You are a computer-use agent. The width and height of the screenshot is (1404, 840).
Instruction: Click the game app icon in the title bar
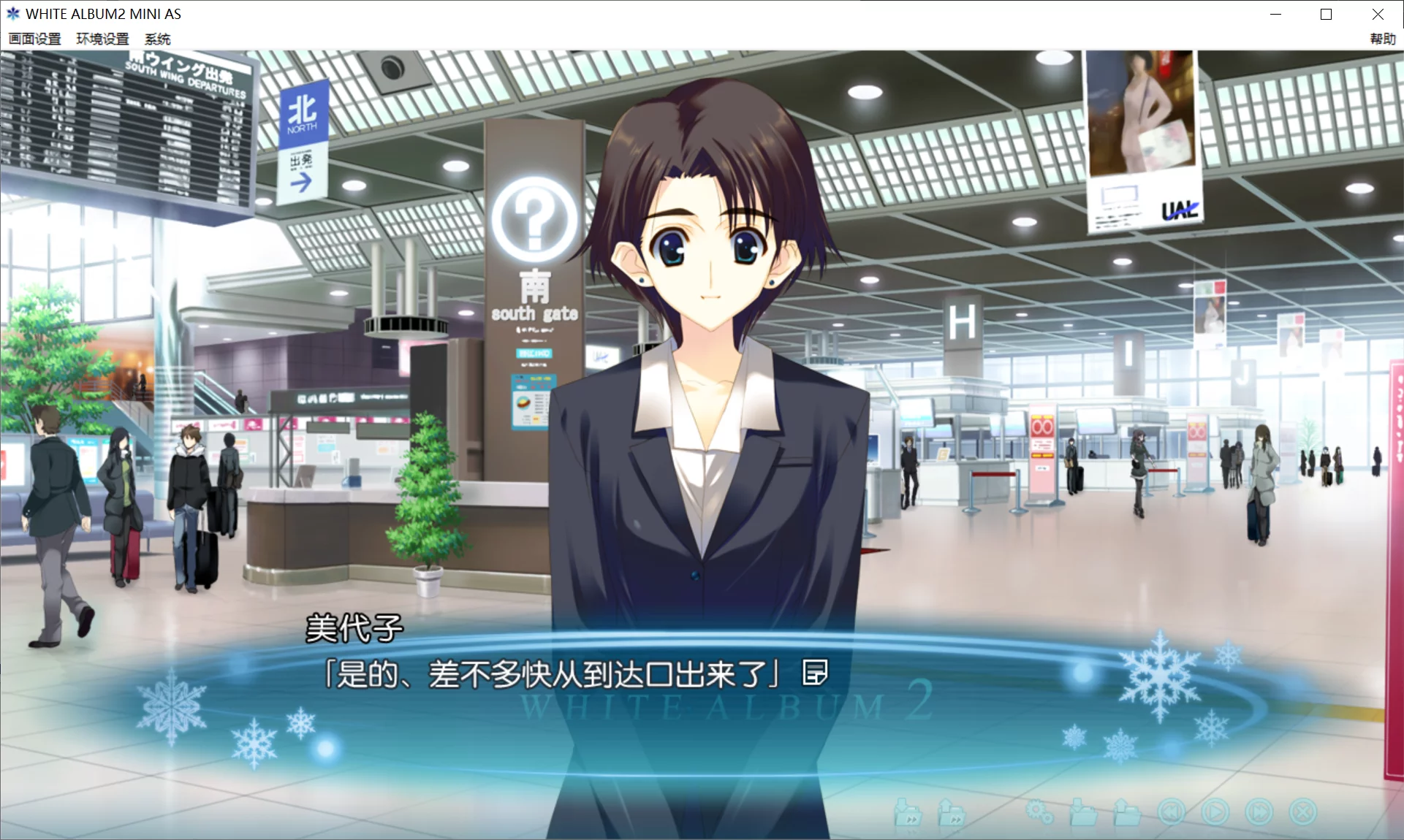pos(12,13)
